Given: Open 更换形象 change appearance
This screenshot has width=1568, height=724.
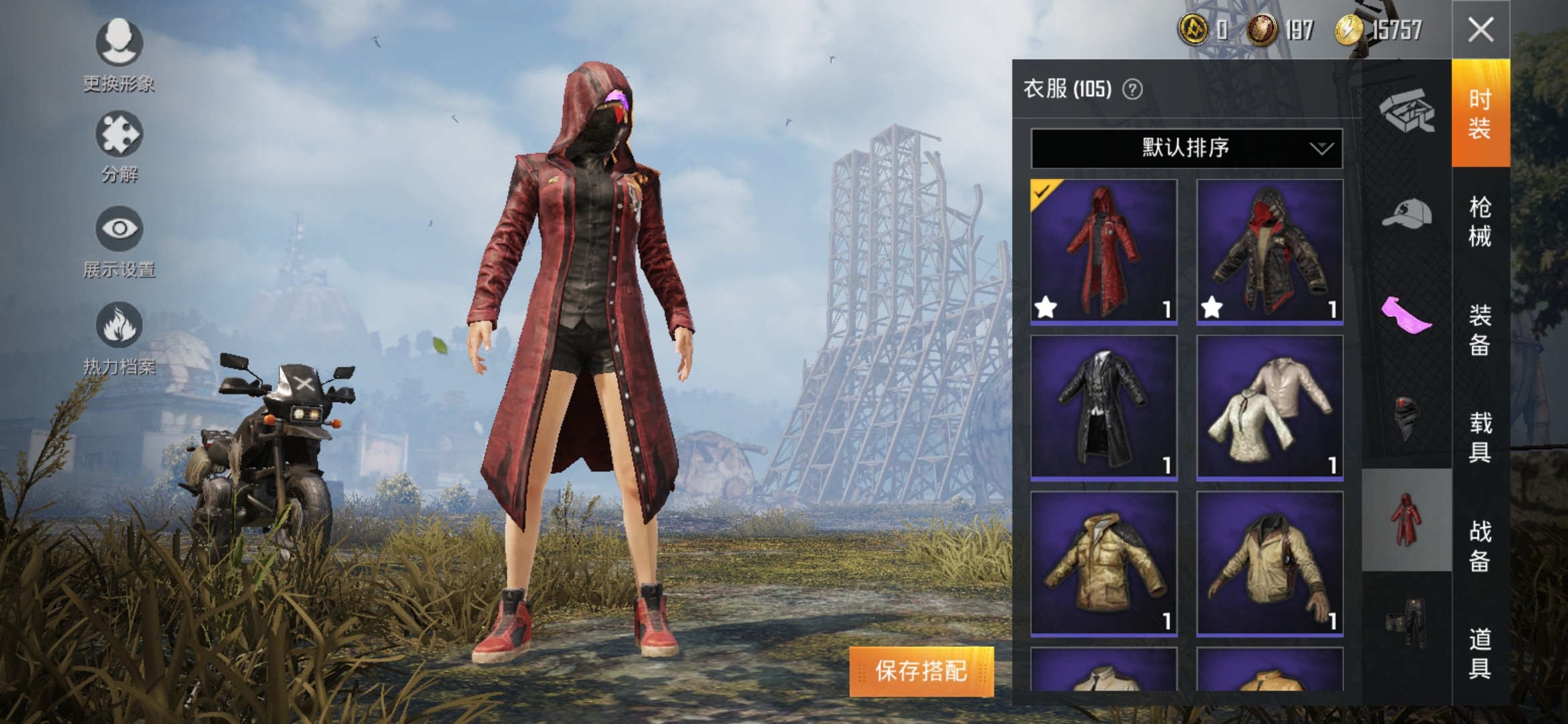Looking at the screenshot, I should click(x=119, y=54).
